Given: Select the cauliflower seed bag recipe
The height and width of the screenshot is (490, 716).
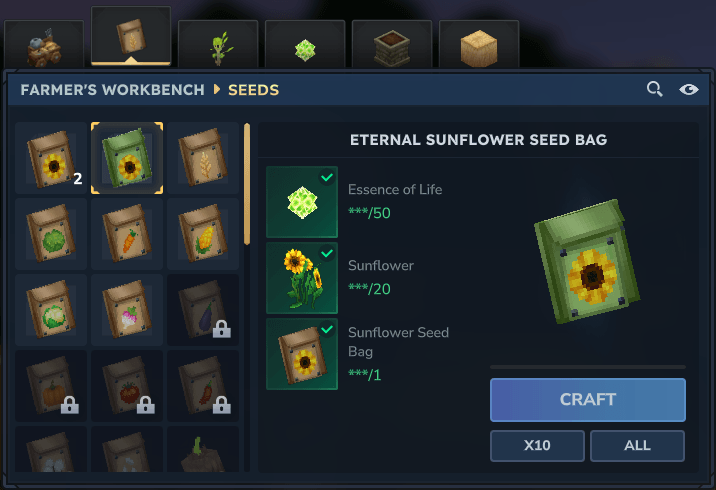Looking at the screenshot, I should coord(52,308).
